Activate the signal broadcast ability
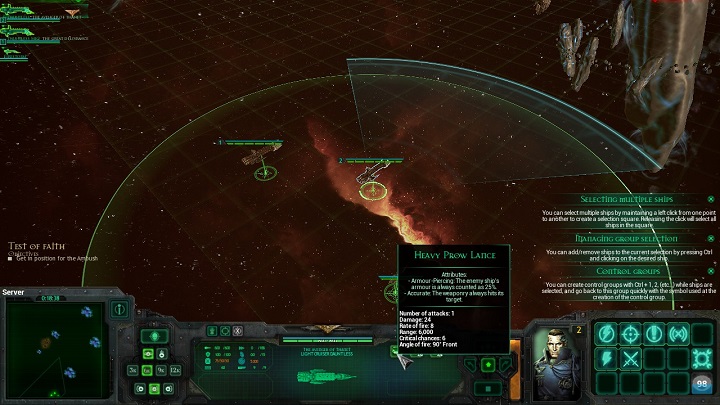The image size is (720, 405). point(678,334)
